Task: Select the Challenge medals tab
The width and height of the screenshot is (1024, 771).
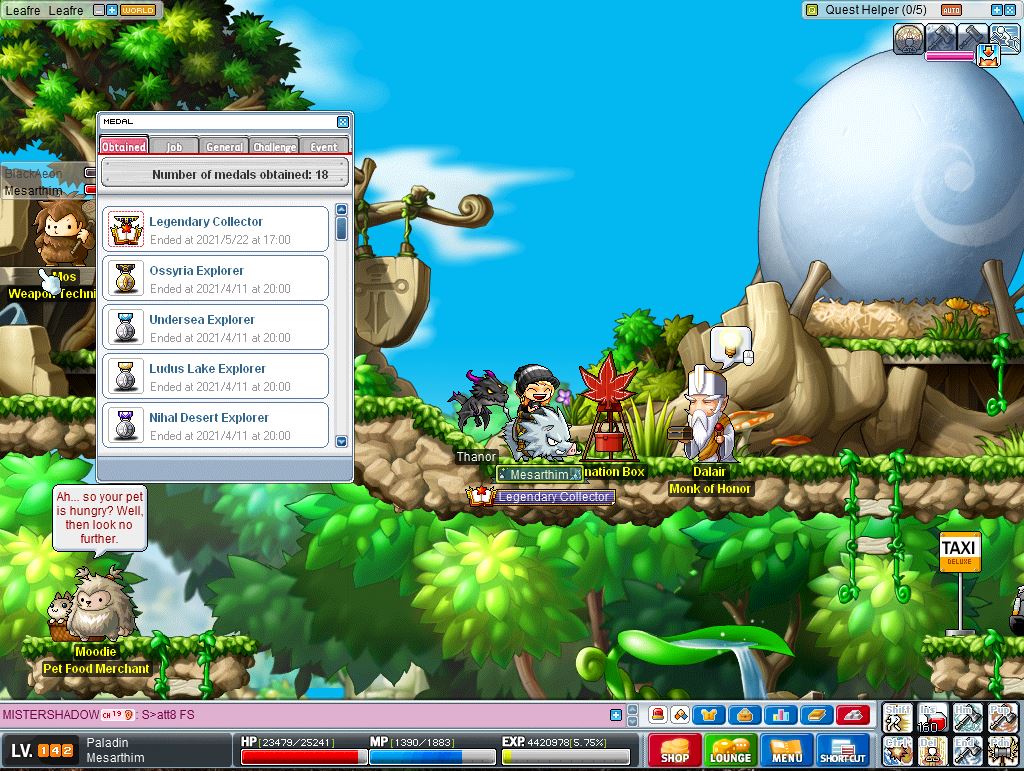Action: click(274, 146)
